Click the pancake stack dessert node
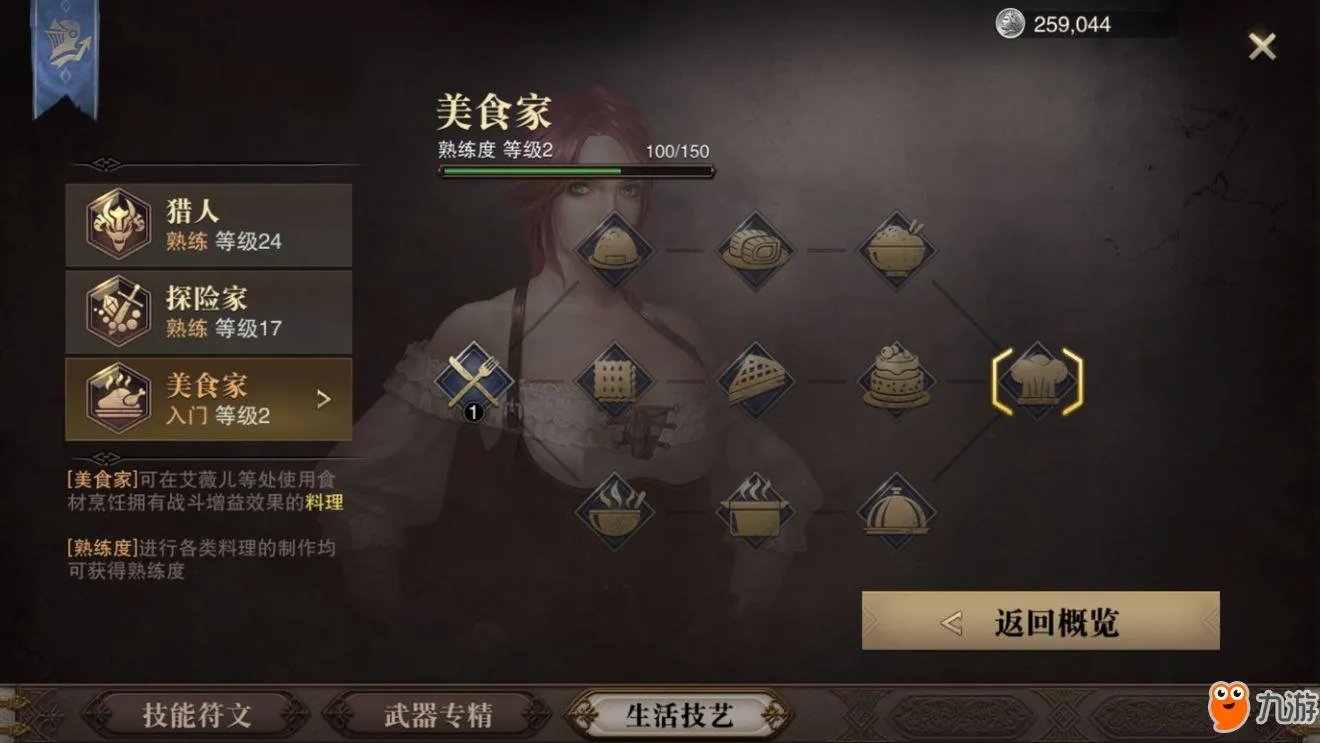 click(897, 383)
